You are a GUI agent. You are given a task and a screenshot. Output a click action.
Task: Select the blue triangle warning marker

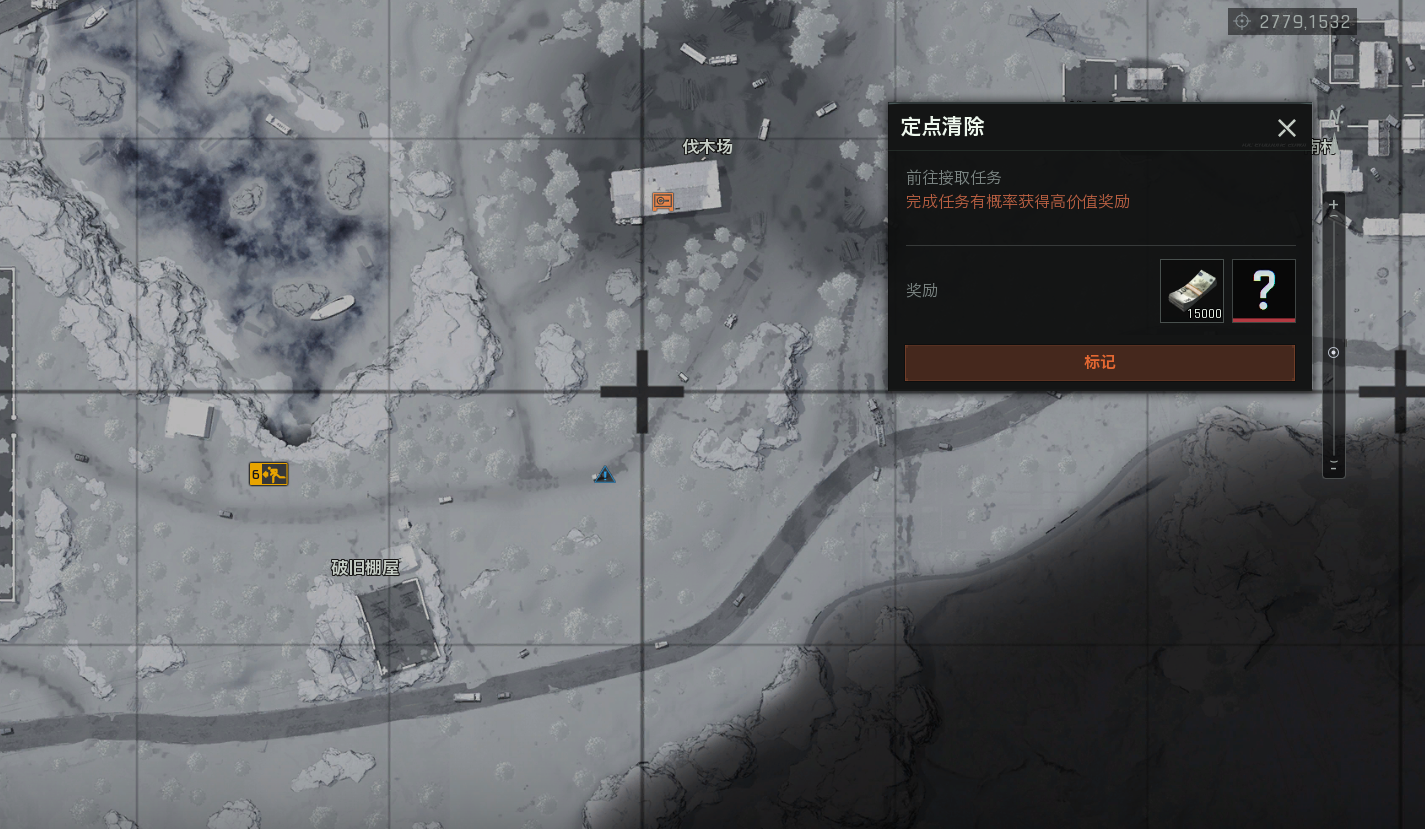604,475
